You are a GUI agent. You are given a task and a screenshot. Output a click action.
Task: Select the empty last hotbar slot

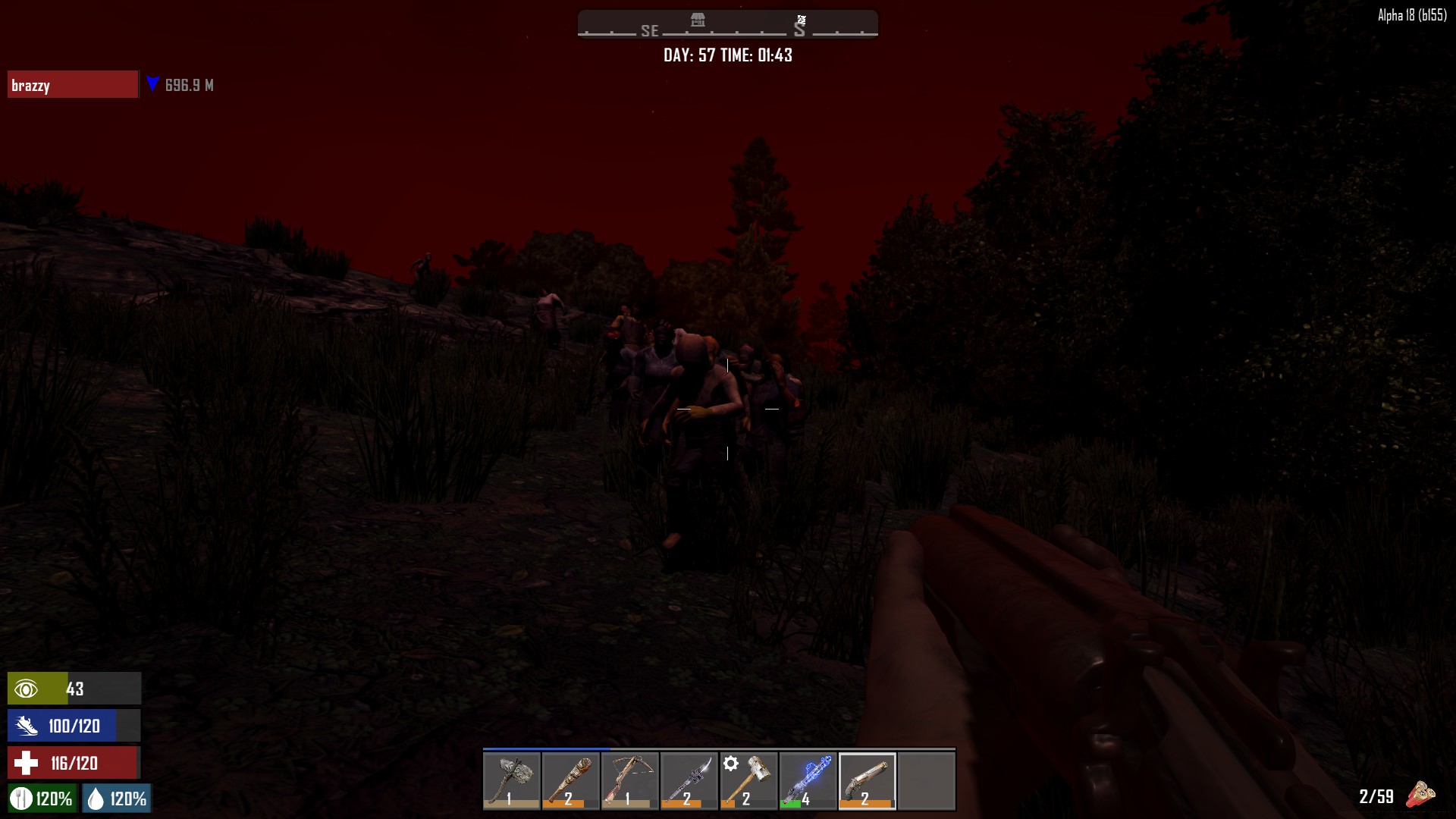[x=926, y=781]
